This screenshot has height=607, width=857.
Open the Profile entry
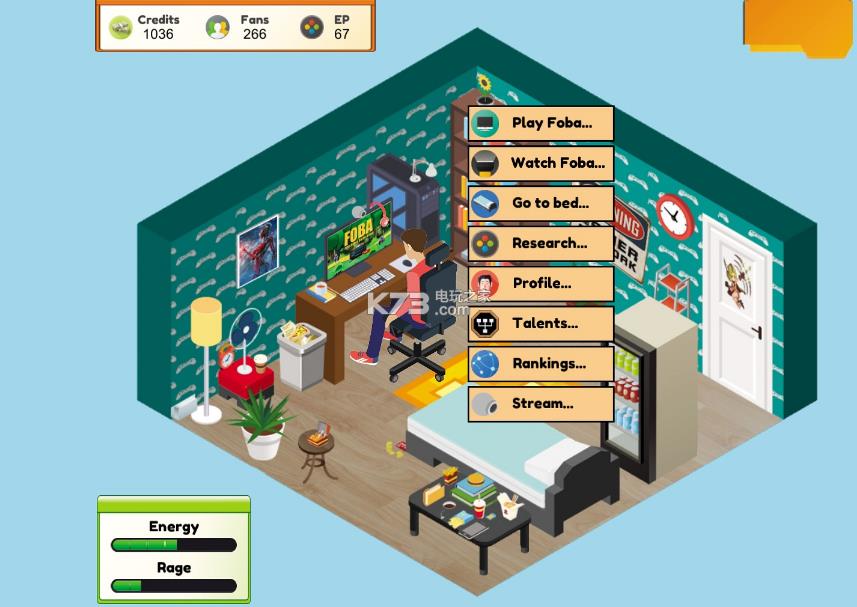(x=541, y=284)
